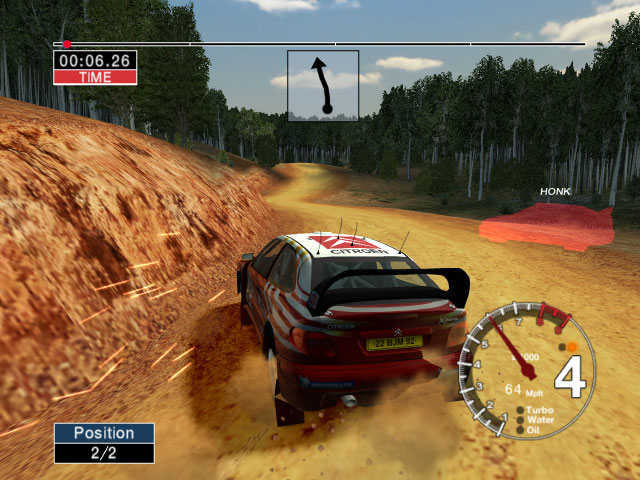The image size is (640, 480).
Task: Click the Oil warning light
Action: [x=521, y=431]
